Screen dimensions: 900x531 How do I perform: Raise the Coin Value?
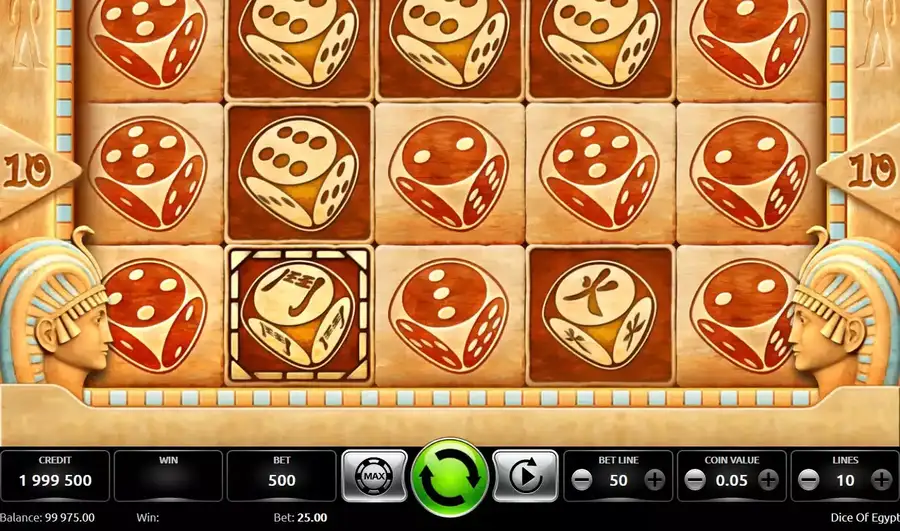[768, 480]
